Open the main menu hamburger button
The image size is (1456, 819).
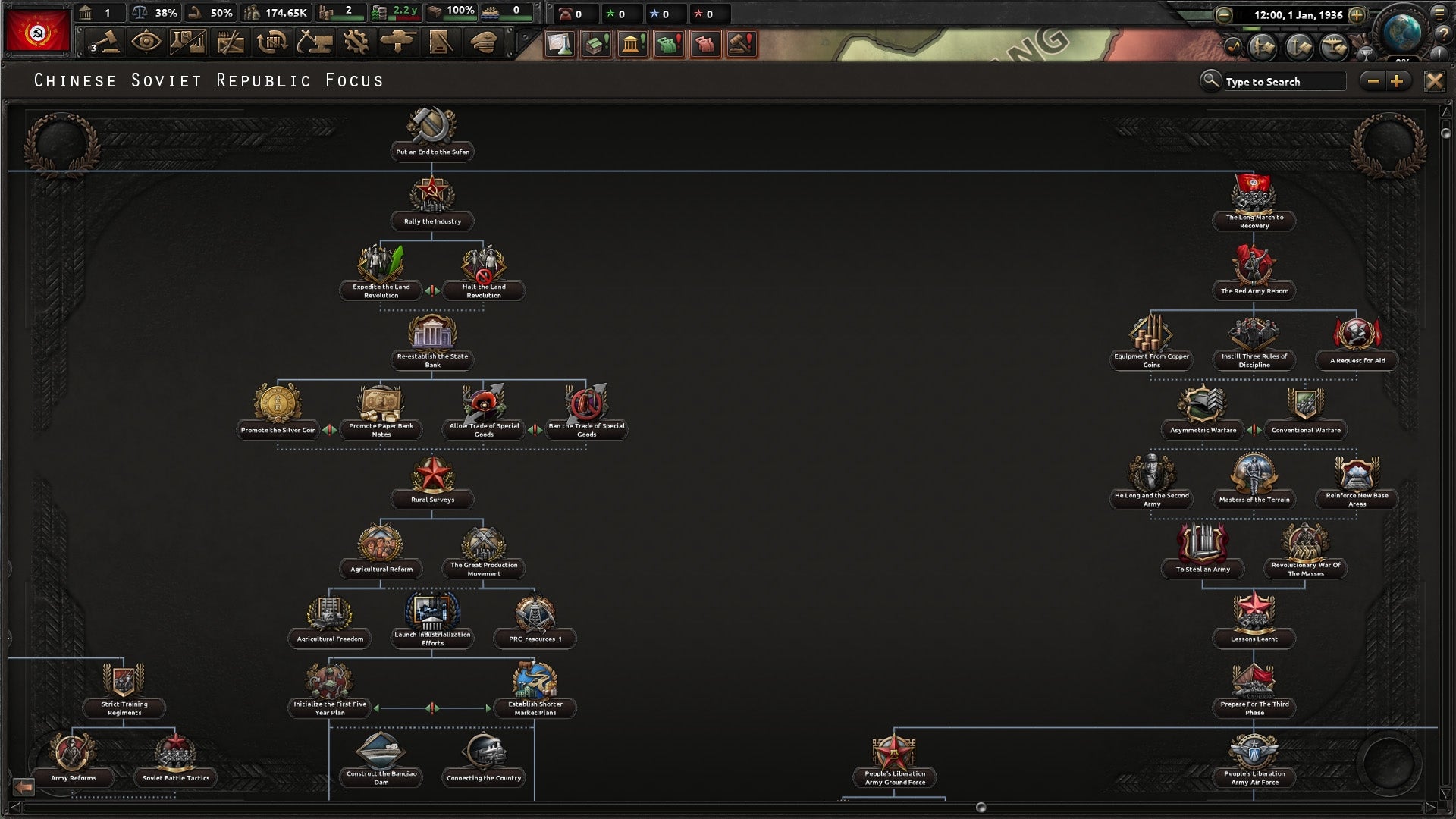point(1439,14)
